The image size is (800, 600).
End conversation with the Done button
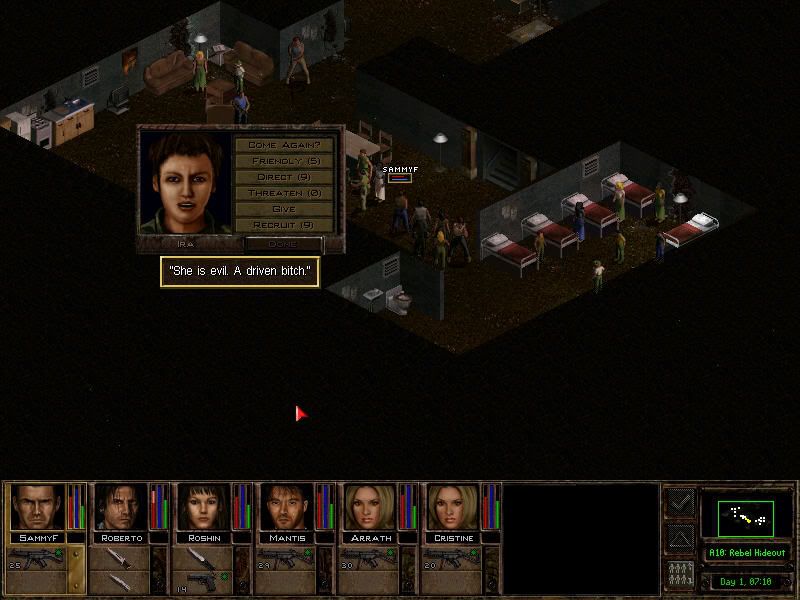pos(283,243)
